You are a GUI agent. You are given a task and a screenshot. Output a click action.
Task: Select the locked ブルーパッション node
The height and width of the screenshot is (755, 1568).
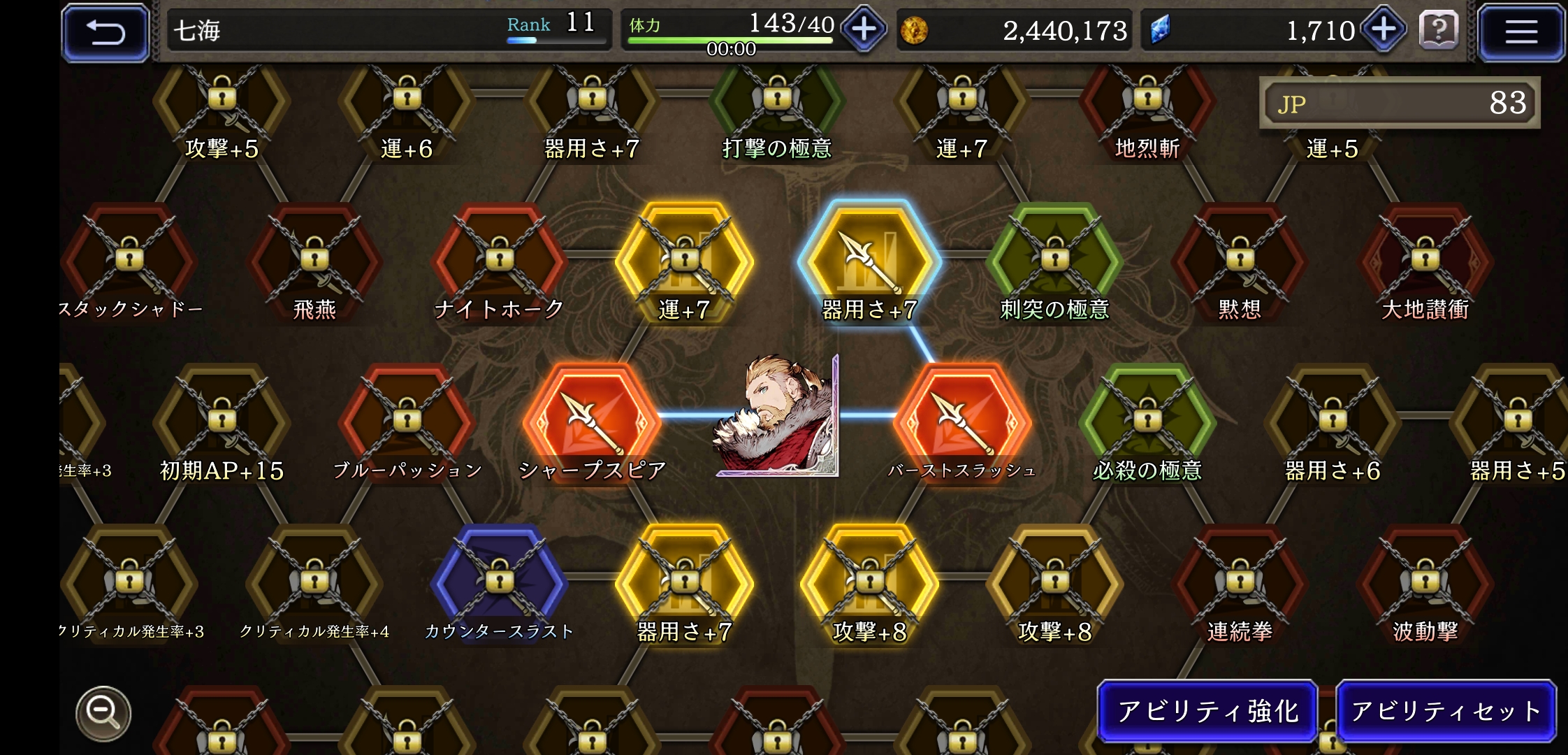(407, 419)
